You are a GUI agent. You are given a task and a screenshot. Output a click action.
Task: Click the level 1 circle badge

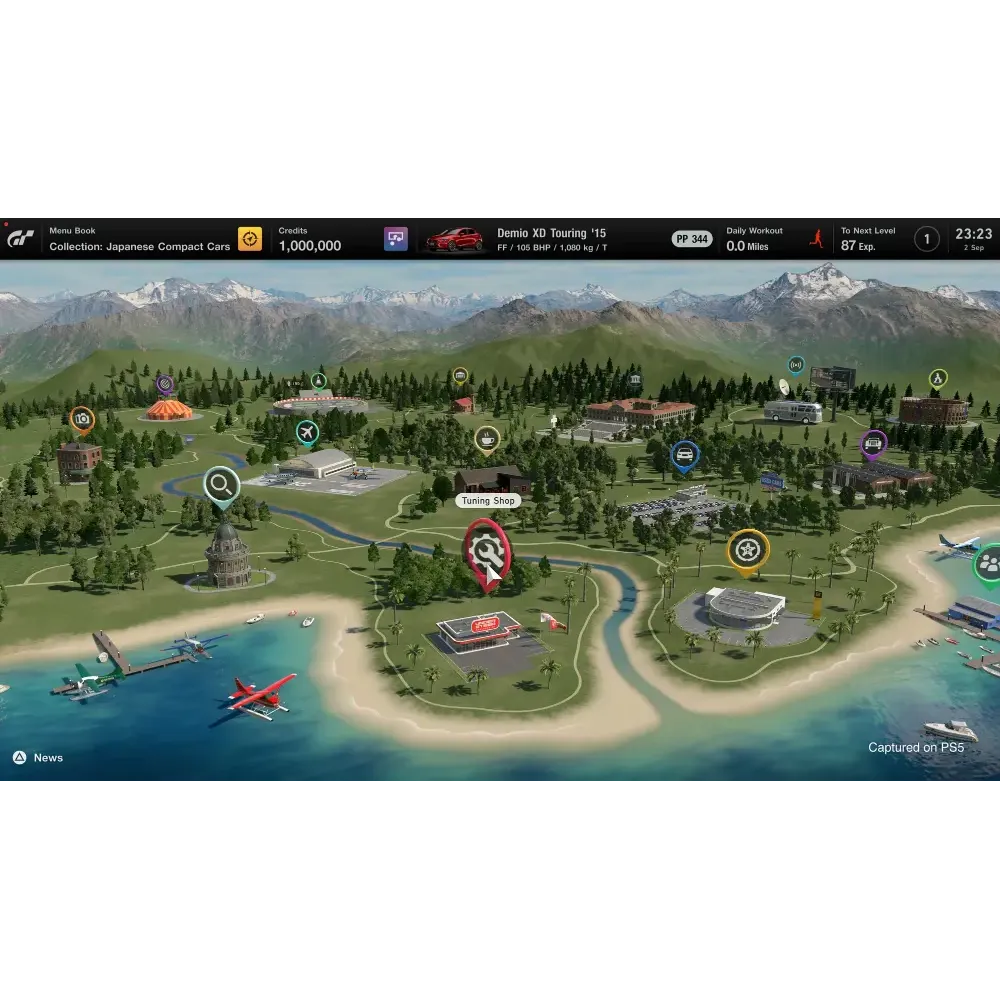(927, 239)
